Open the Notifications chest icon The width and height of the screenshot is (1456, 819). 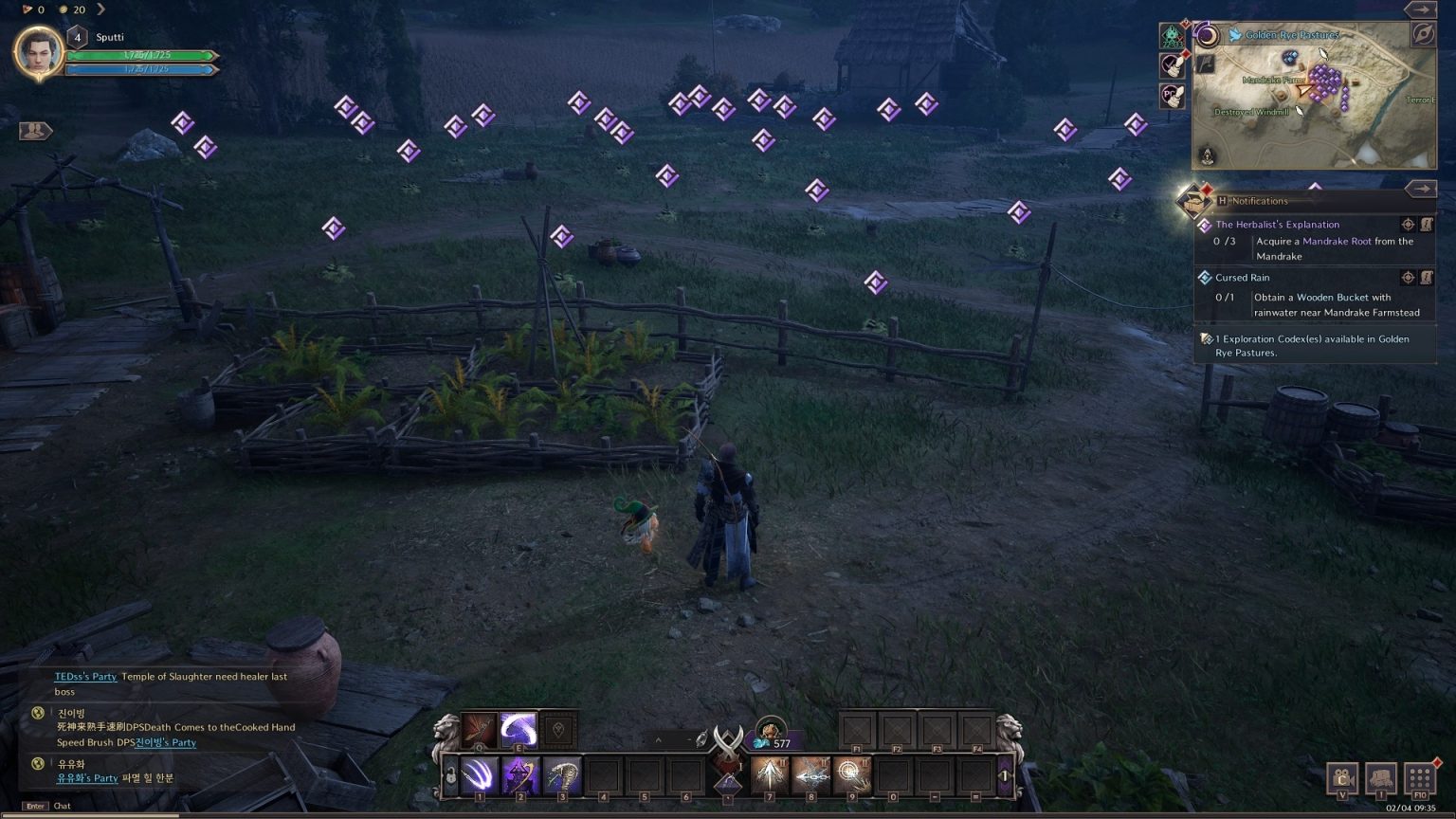pyautogui.click(x=1192, y=200)
